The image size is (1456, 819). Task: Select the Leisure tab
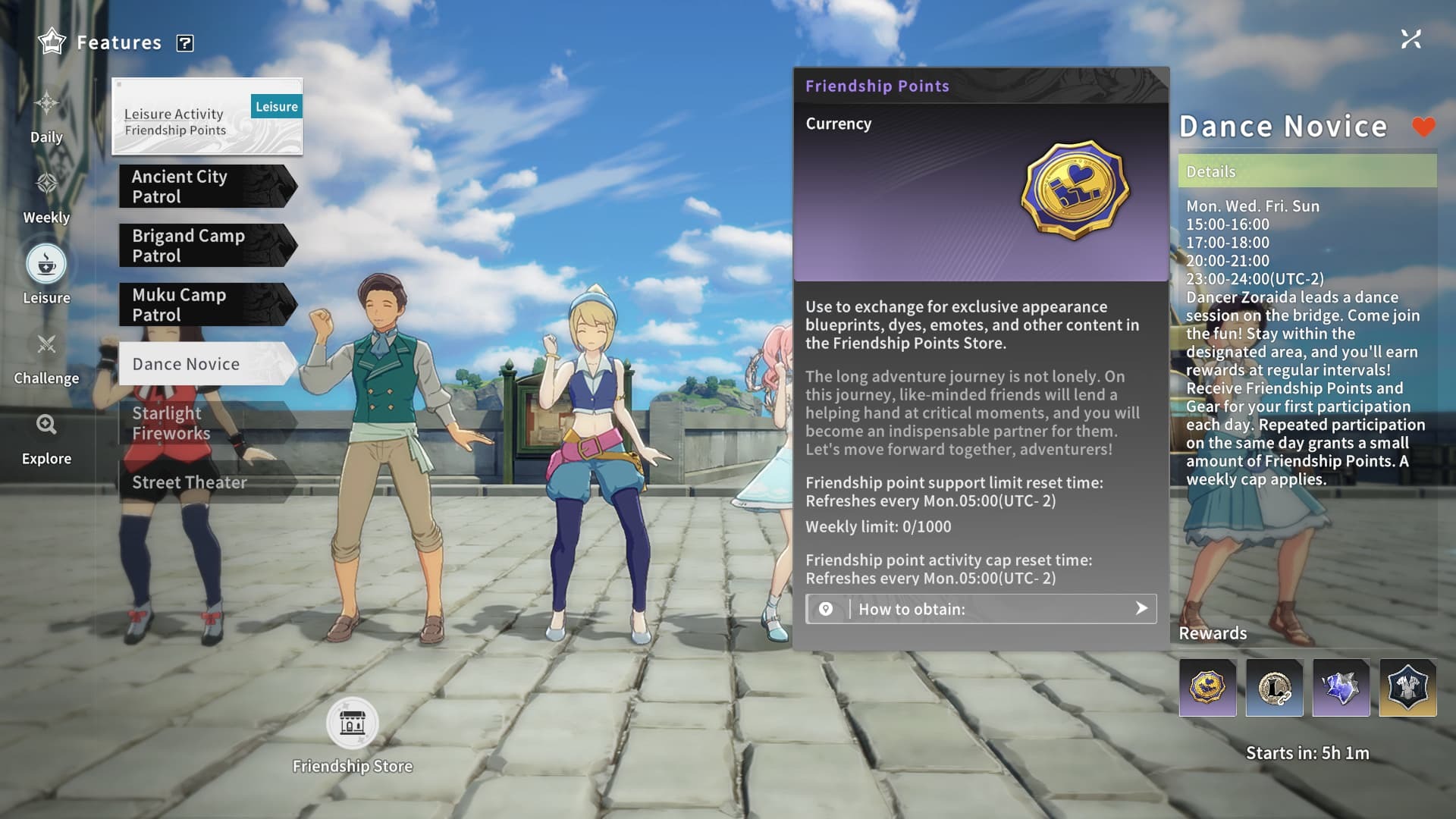pyautogui.click(x=46, y=275)
